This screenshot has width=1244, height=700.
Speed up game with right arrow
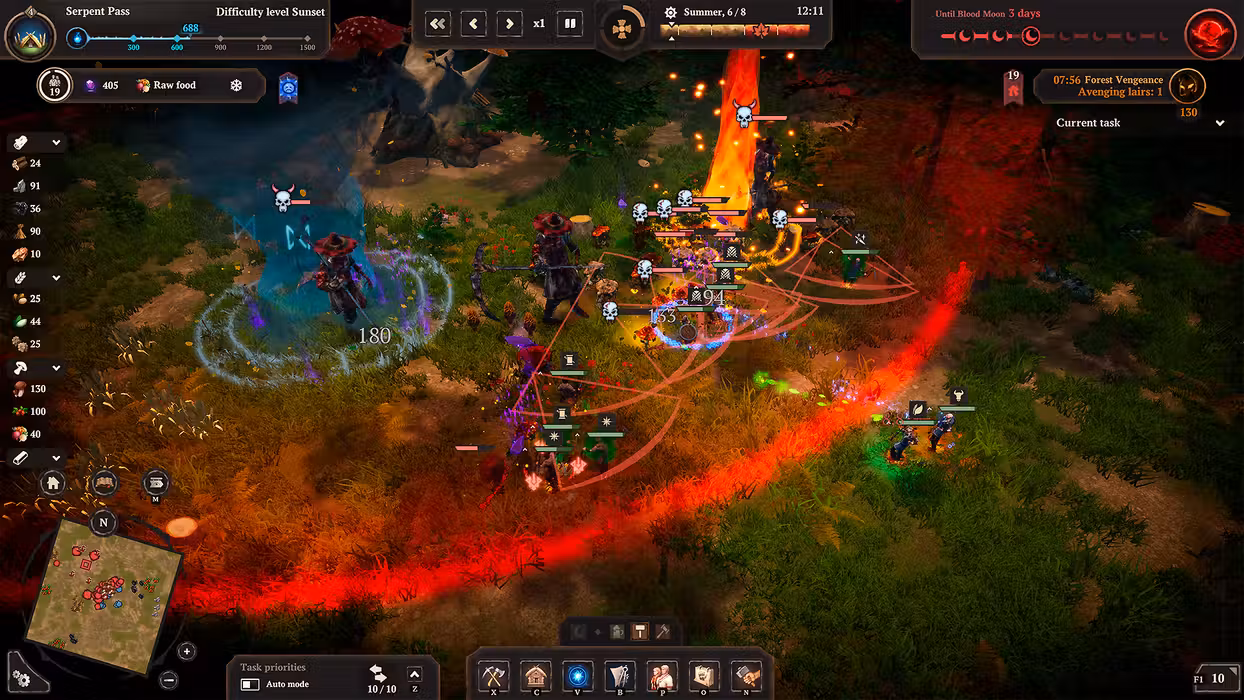pos(509,24)
